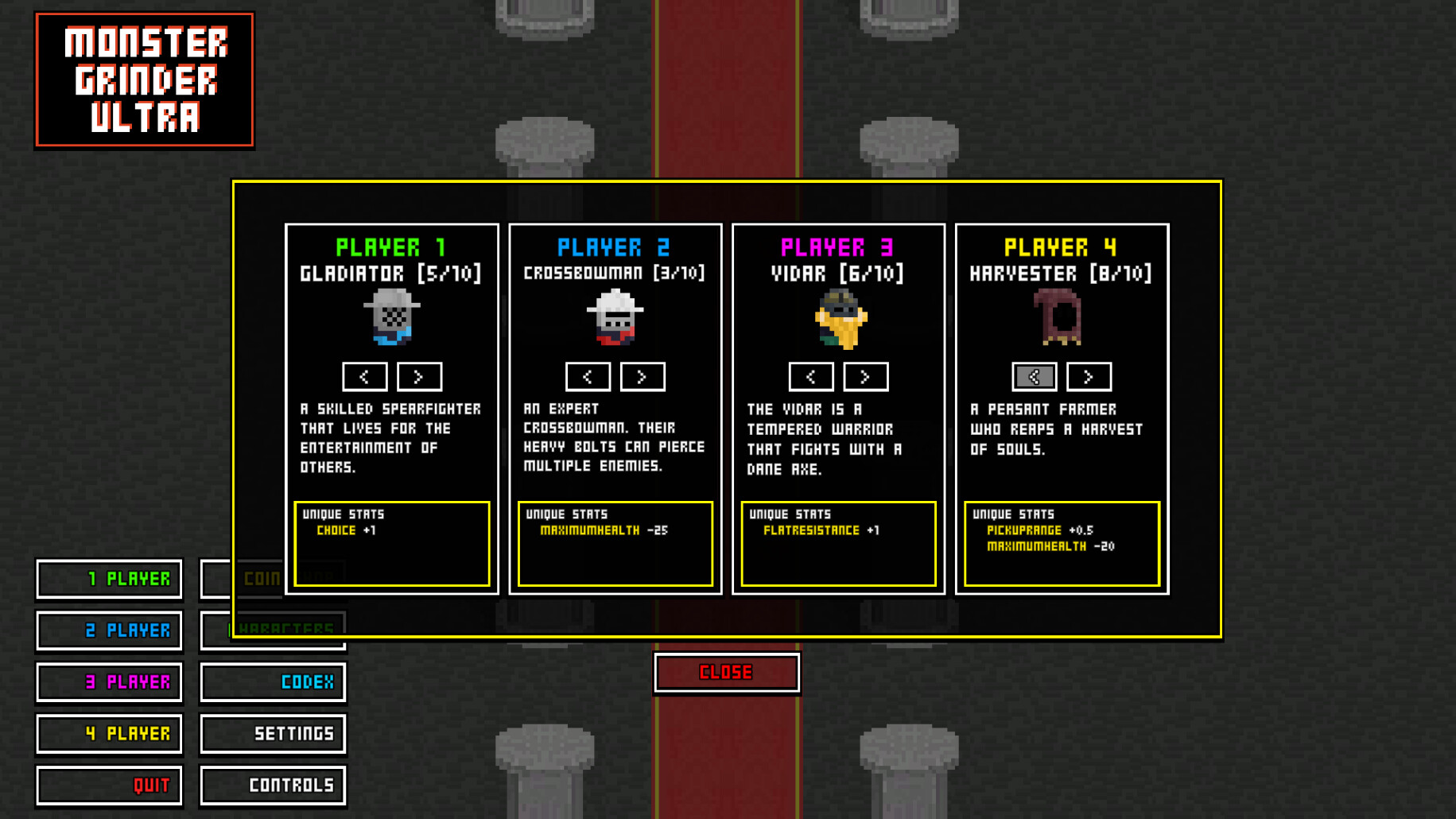Viewport: 1456px width, 819px height.
Task: Select 3 Player mode
Action: [x=109, y=682]
